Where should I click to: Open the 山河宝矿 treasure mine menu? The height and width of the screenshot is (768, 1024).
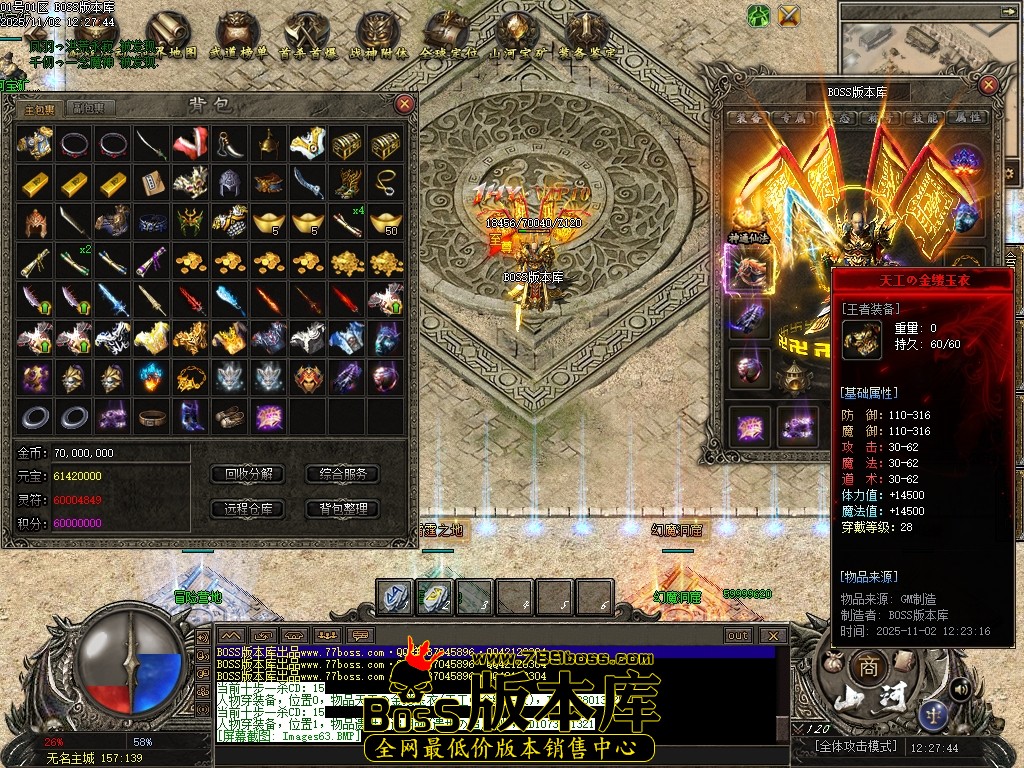tap(516, 36)
